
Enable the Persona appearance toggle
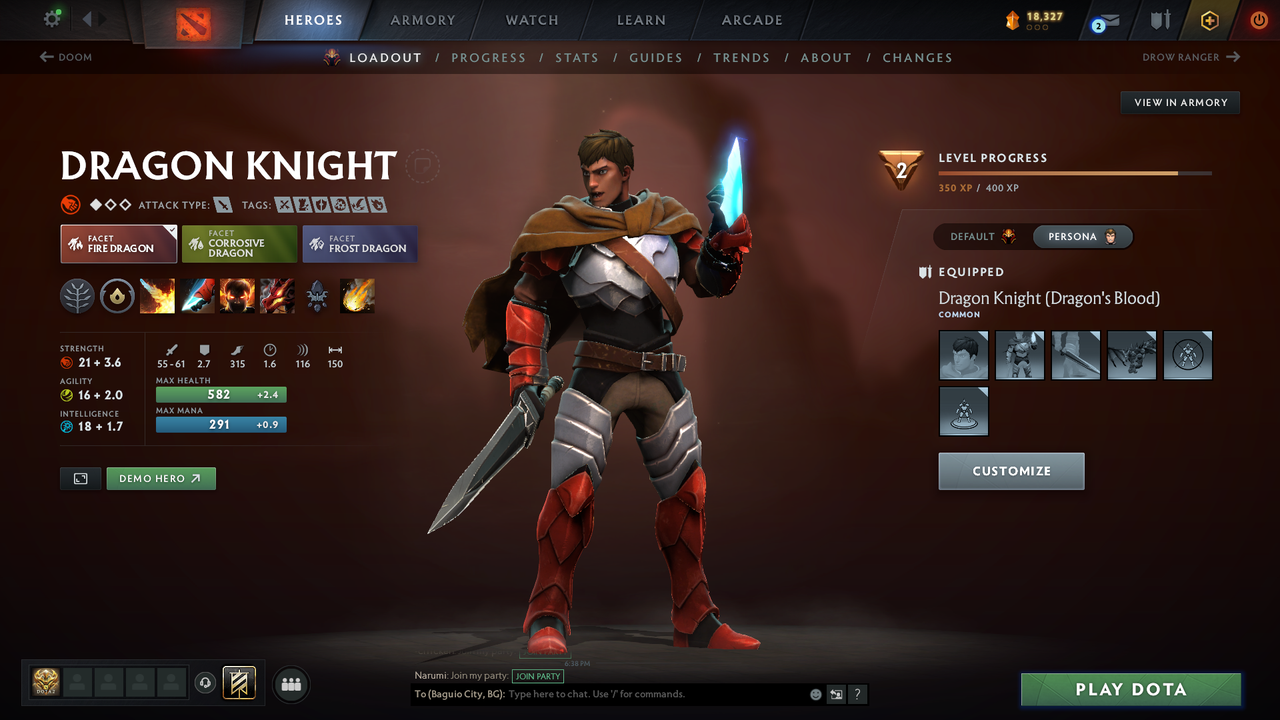(x=1080, y=236)
